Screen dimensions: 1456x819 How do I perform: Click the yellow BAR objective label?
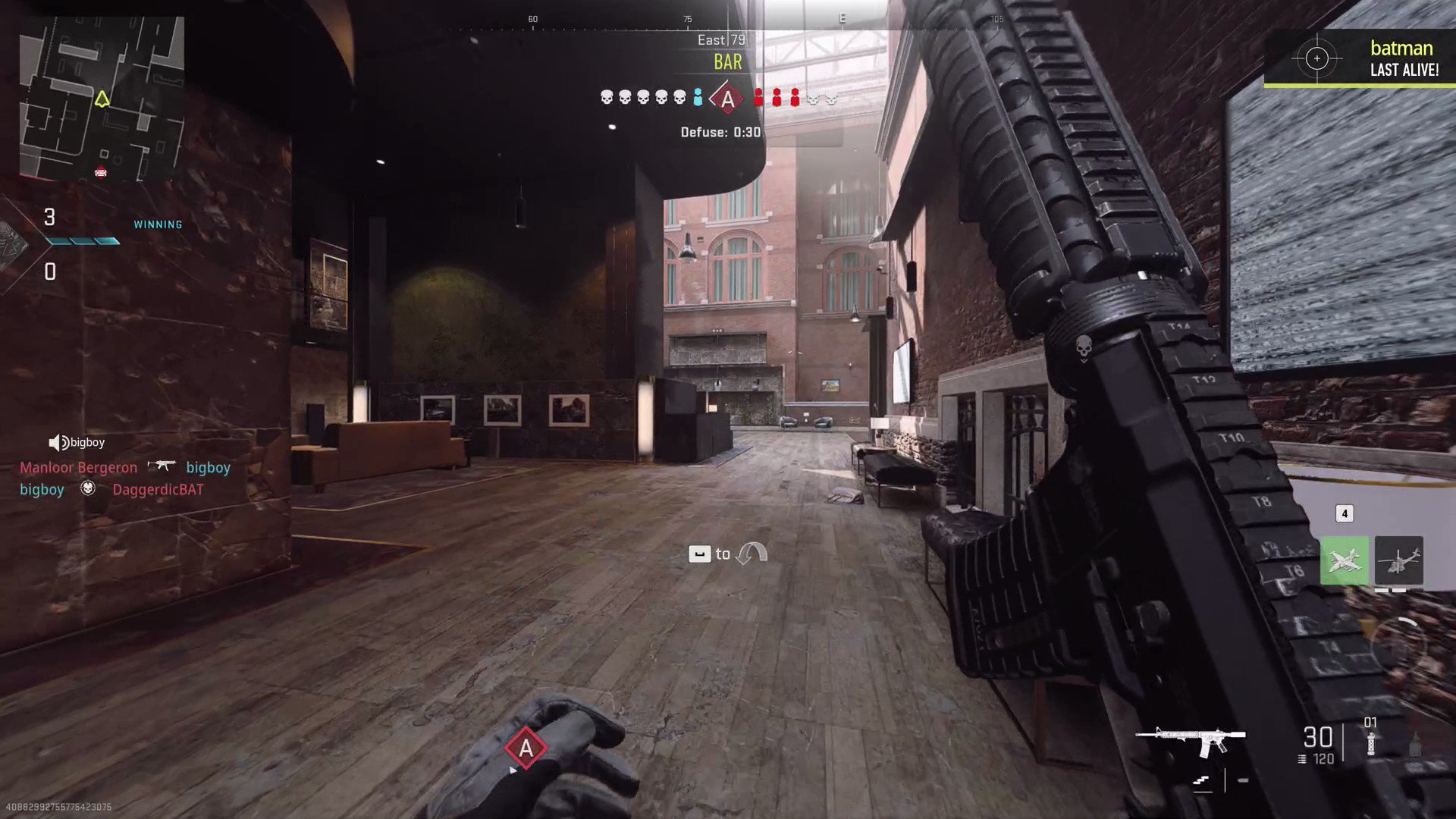726,62
